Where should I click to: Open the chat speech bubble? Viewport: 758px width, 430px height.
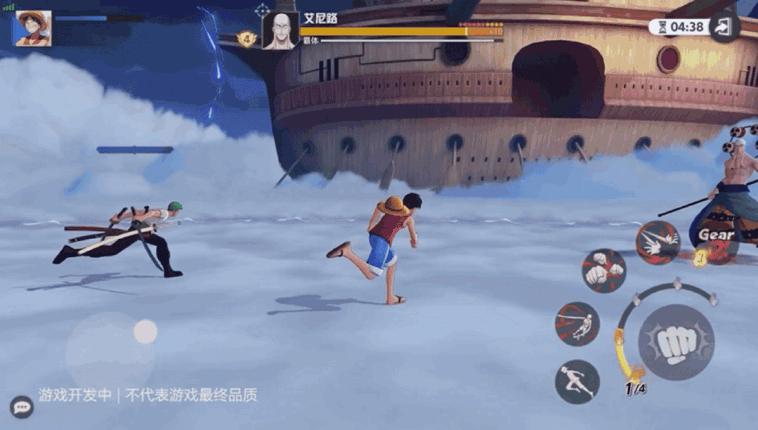21,406
